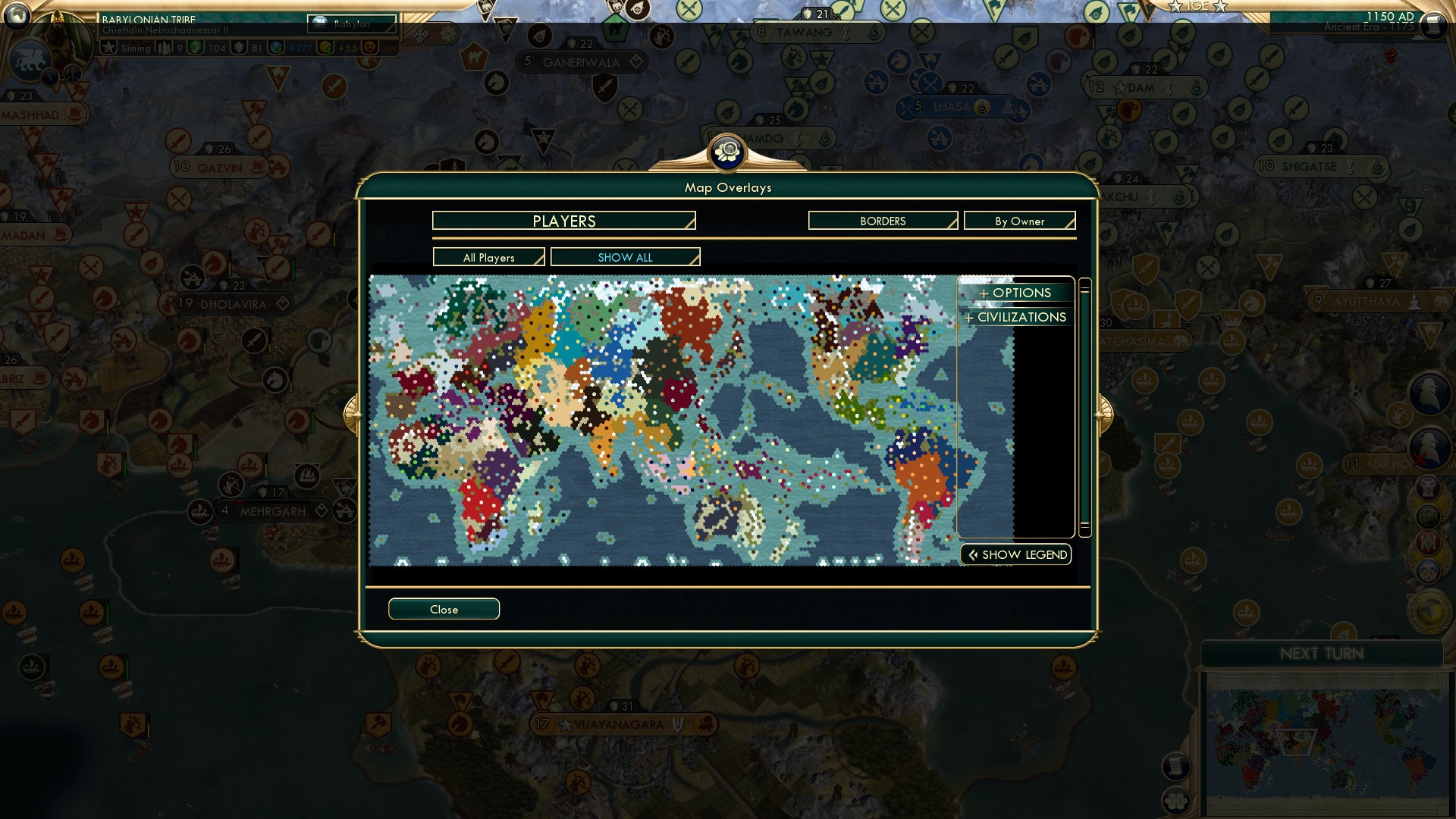Open the BORDERS overlay menu
This screenshot has height=819, width=1456.
882,221
